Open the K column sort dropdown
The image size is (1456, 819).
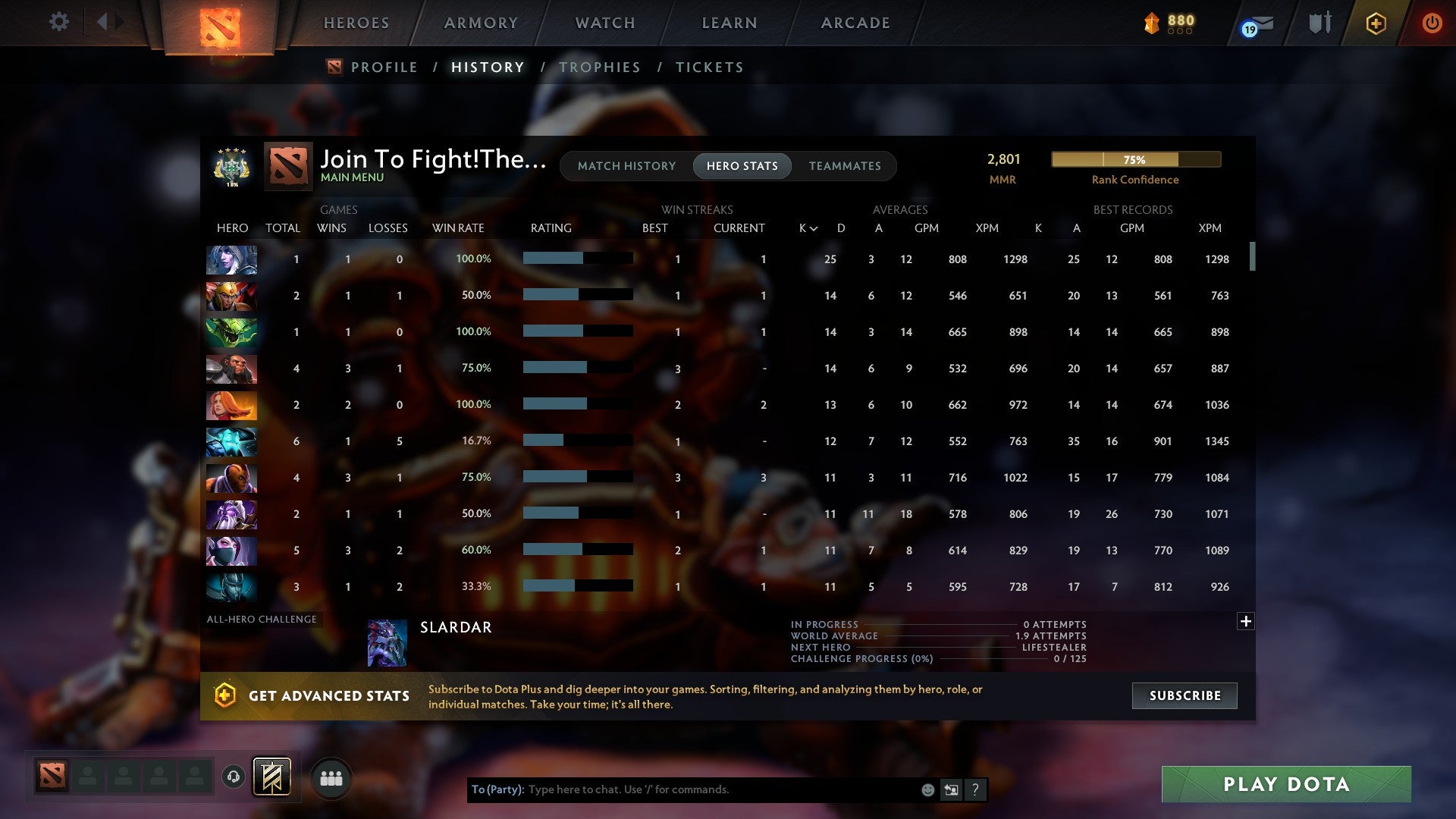tap(806, 227)
